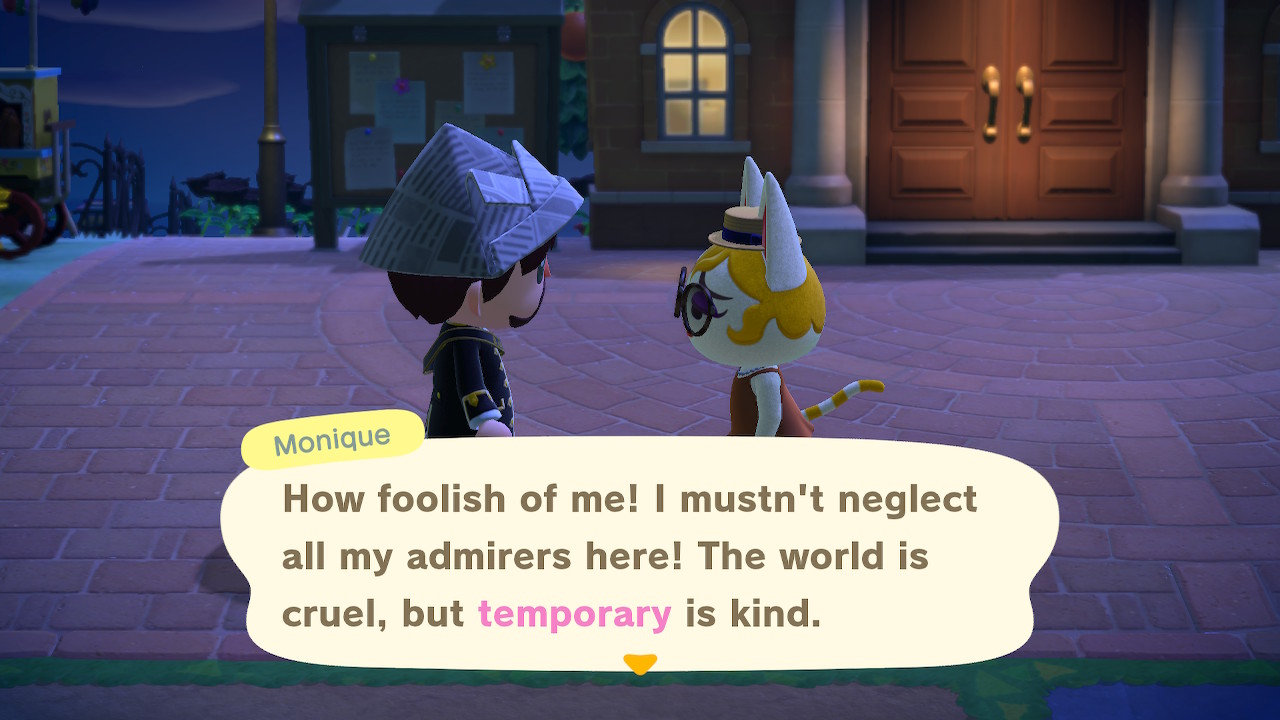Click Monique's dialogue speech bubble
Screen dimensions: 1280x720
640,555
